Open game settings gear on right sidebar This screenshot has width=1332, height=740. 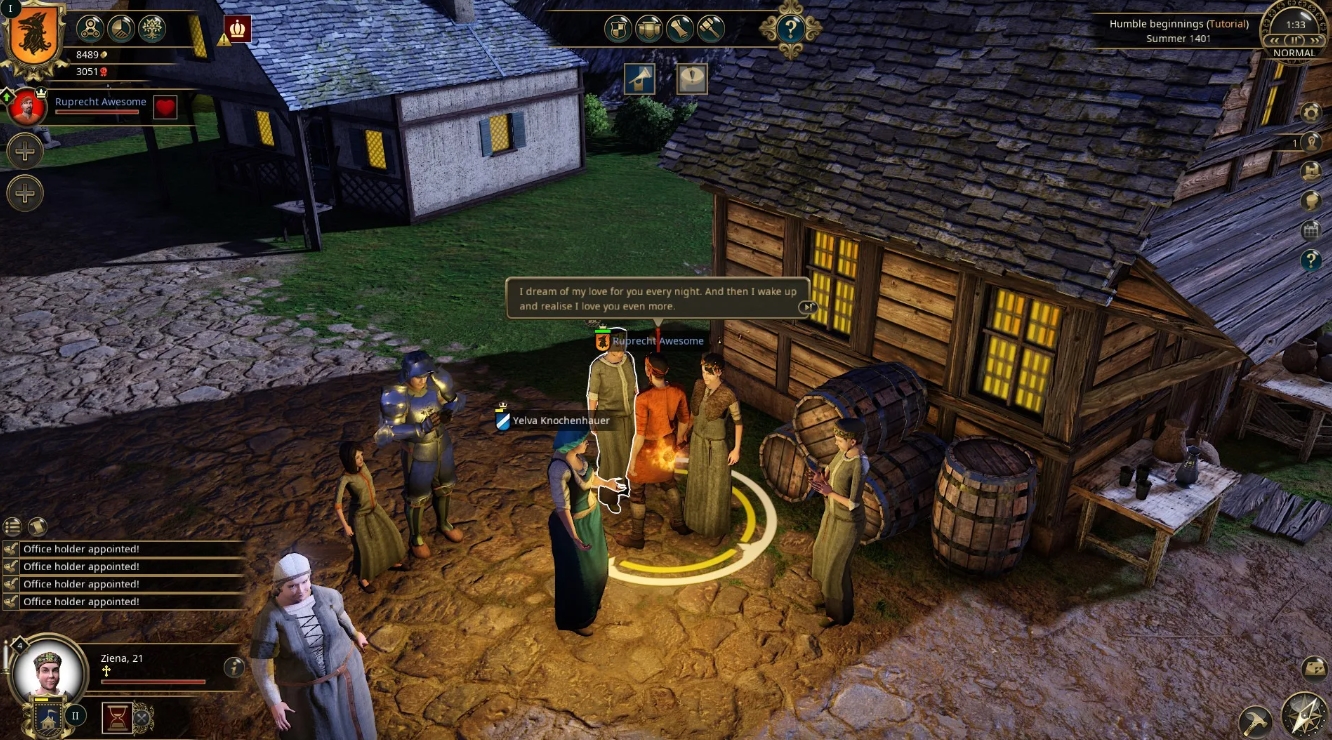1312,111
